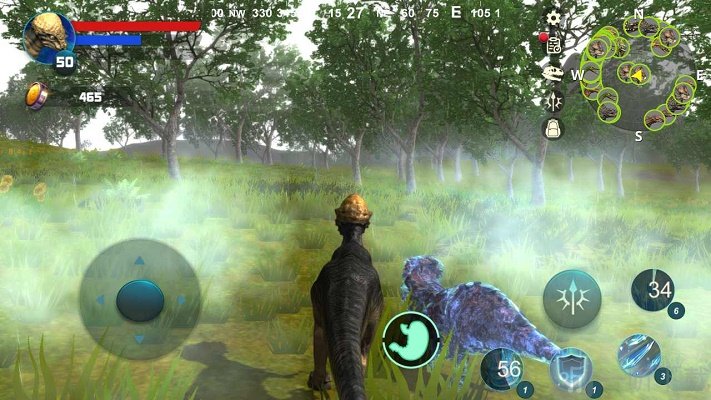Image resolution: width=711 pixels, height=400 pixels.
Task: Activate the green stomach eat button
Action: click(410, 339)
